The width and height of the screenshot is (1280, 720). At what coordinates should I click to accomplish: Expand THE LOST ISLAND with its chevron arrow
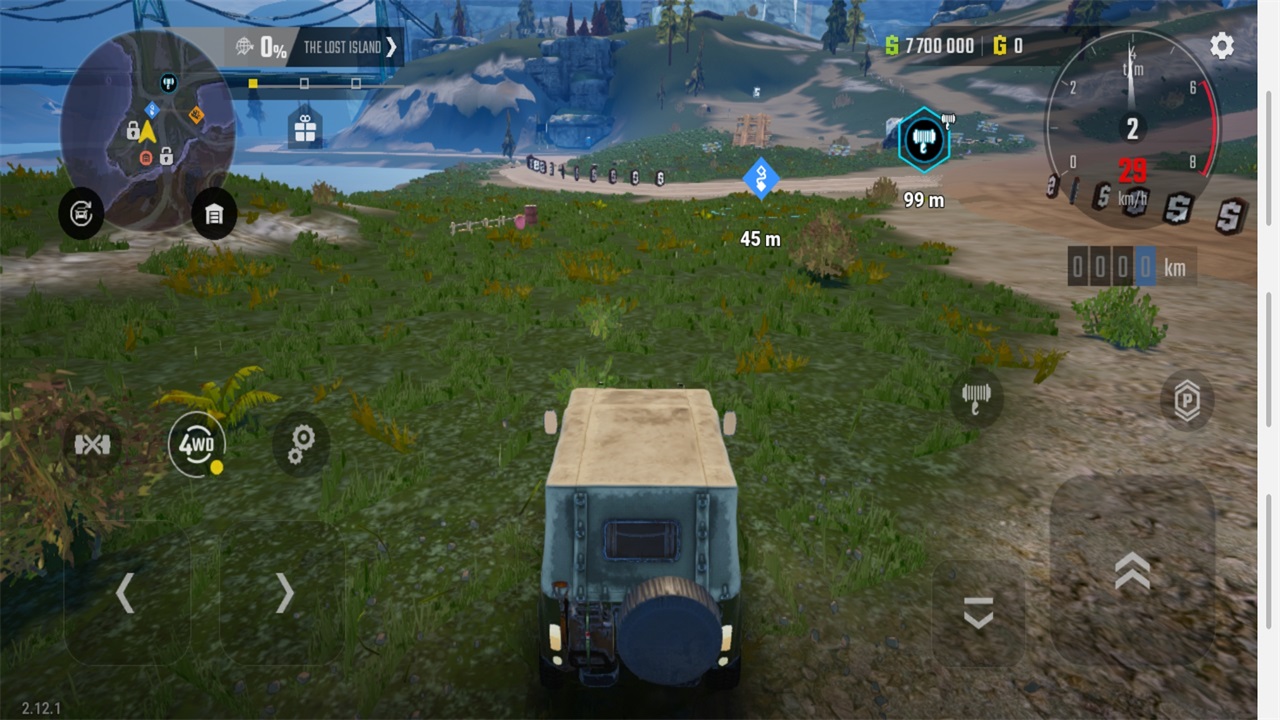click(x=392, y=46)
